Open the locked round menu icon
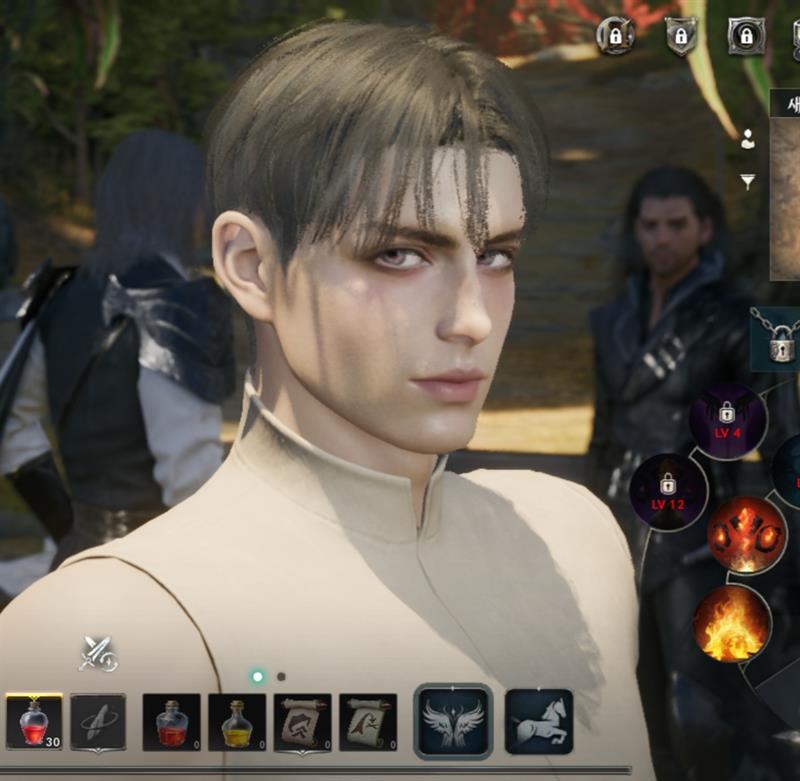Viewport: 800px width, 781px height. click(616, 36)
